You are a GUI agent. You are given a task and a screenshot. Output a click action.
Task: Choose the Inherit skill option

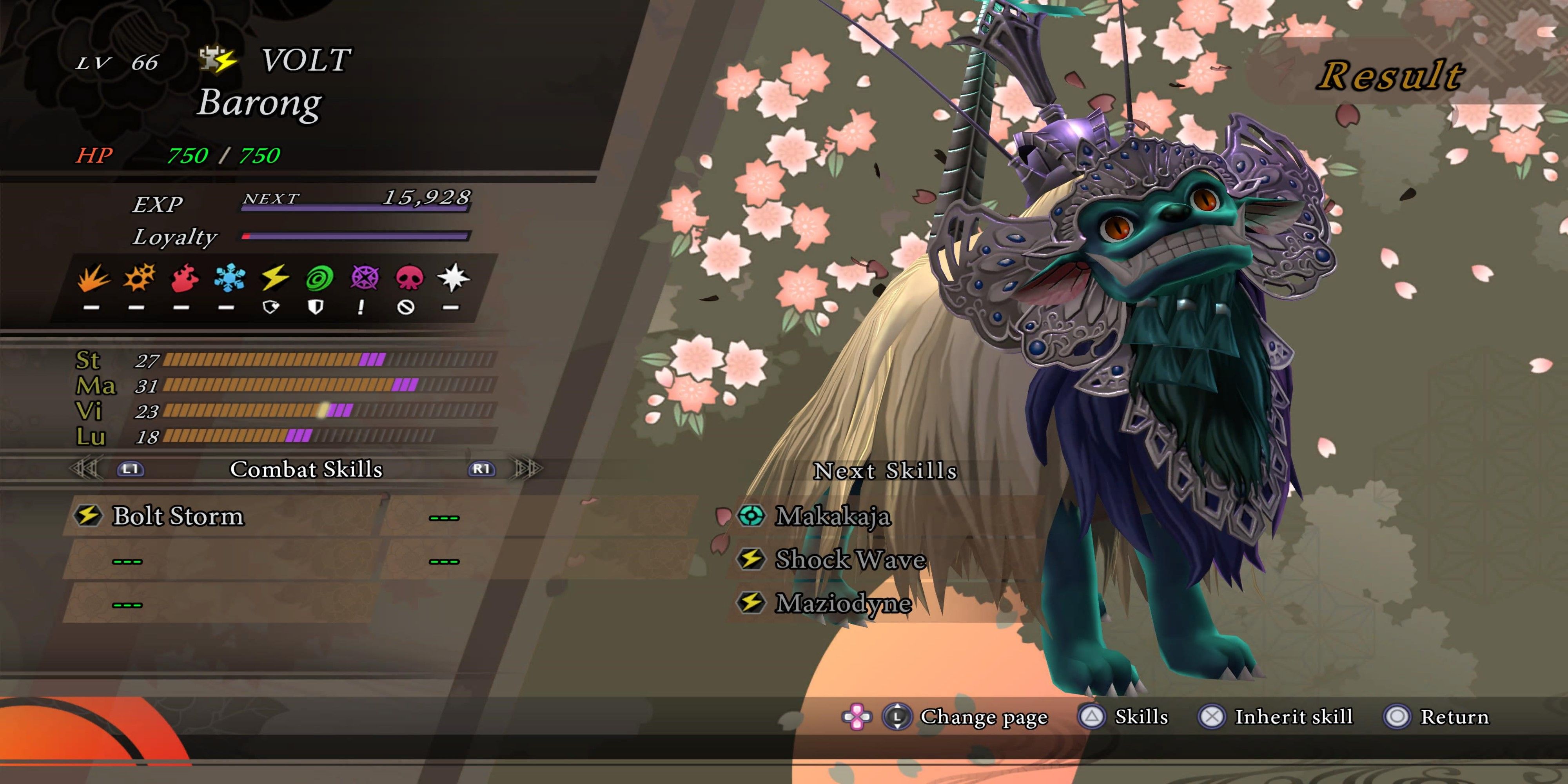click(x=1293, y=717)
